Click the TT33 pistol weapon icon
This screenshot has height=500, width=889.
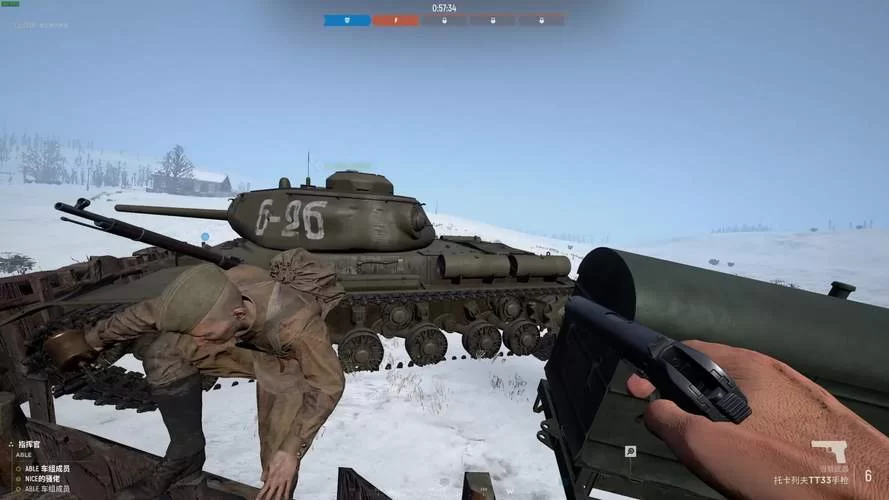829,451
